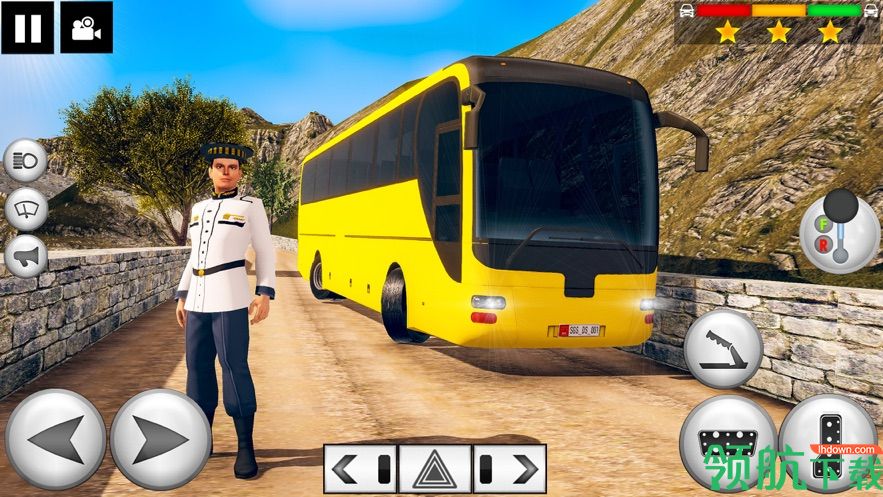This screenshot has height=497, width=883.
Task: Switch the camera view
Action: click(x=86, y=27)
